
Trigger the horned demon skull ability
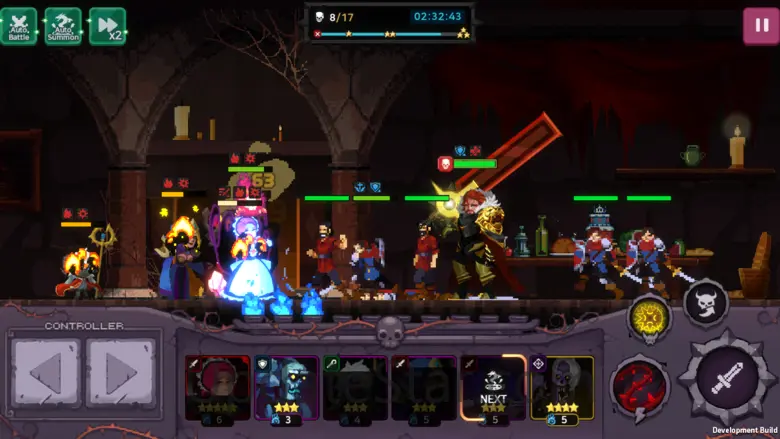(x=706, y=303)
